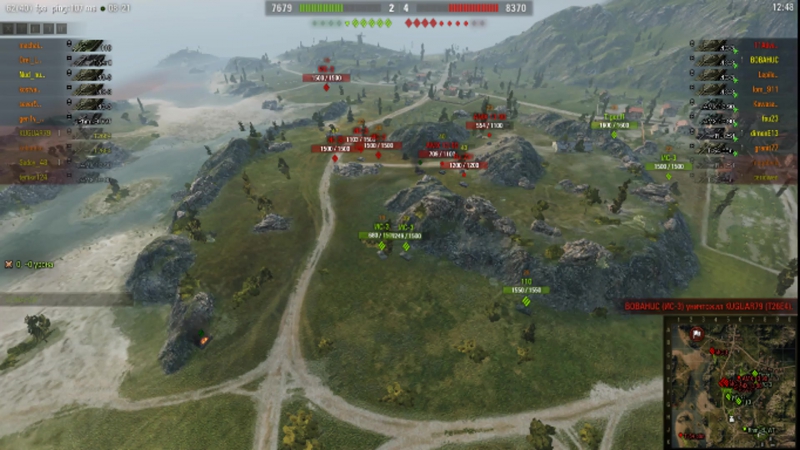Click the enemy base flag on minimap

pyautogui.click(x=694, y=333)
